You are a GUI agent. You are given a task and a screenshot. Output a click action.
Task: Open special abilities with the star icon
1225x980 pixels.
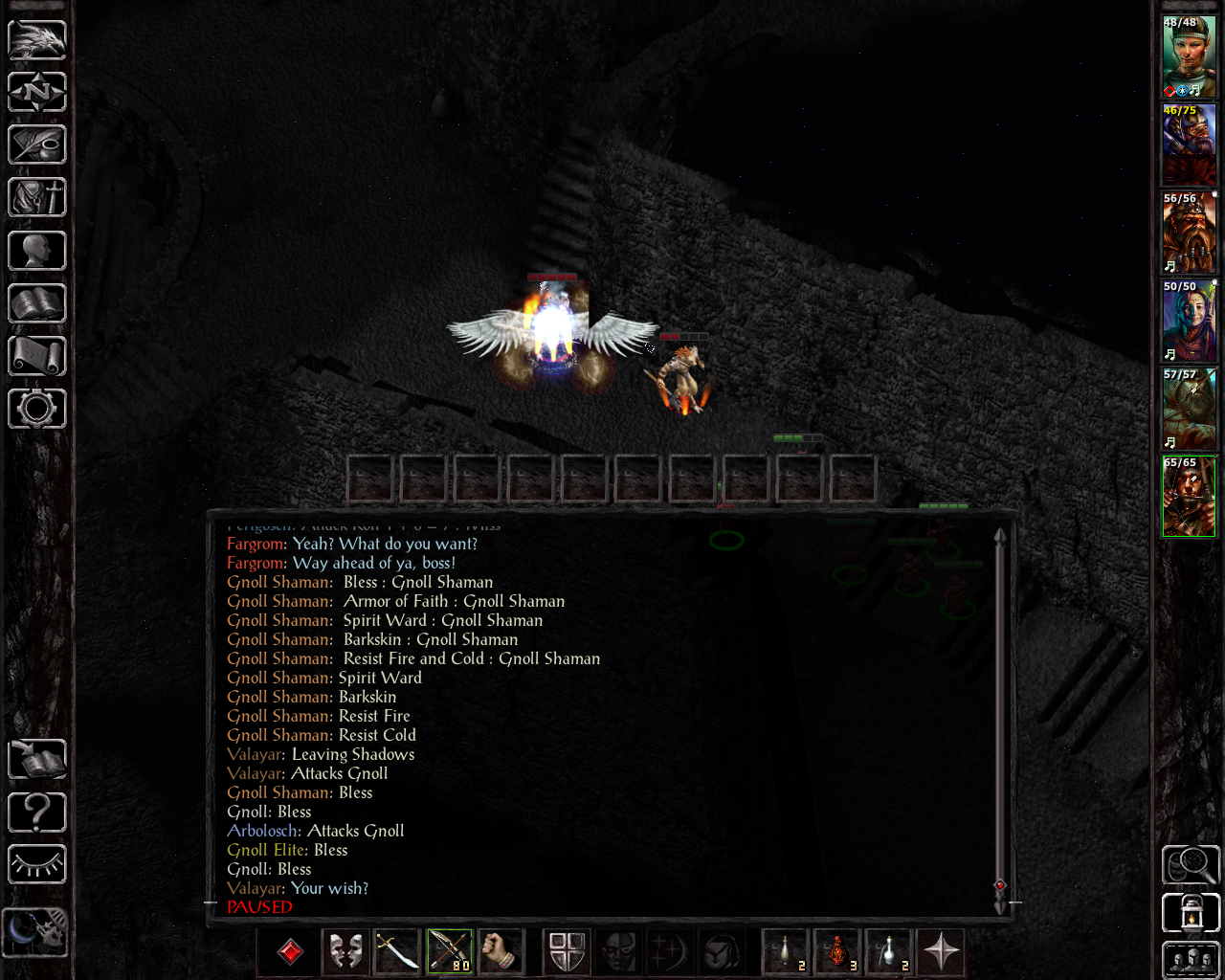942,952
